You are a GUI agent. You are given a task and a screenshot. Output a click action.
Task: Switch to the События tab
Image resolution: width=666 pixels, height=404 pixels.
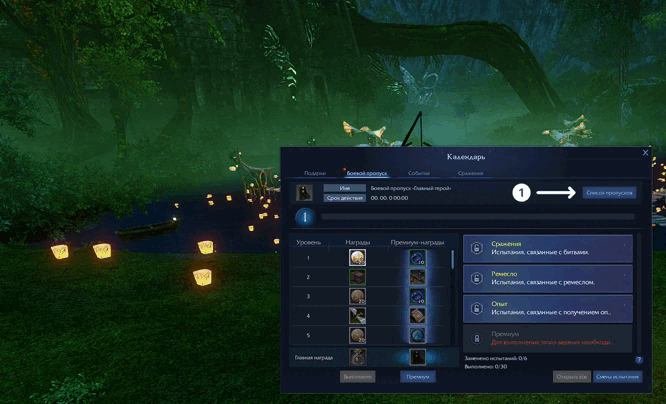pyautogui.click(x=419, y=173)
